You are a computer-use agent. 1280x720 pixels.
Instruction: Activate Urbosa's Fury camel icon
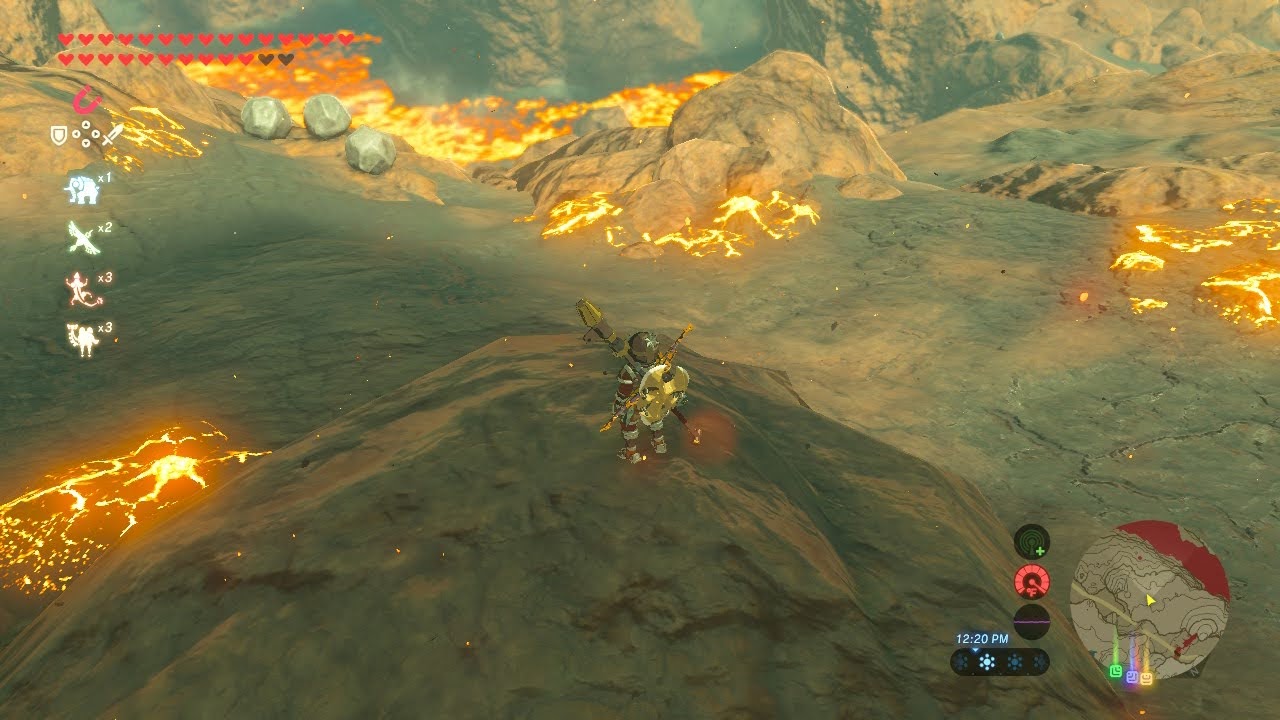pos(81,340)
